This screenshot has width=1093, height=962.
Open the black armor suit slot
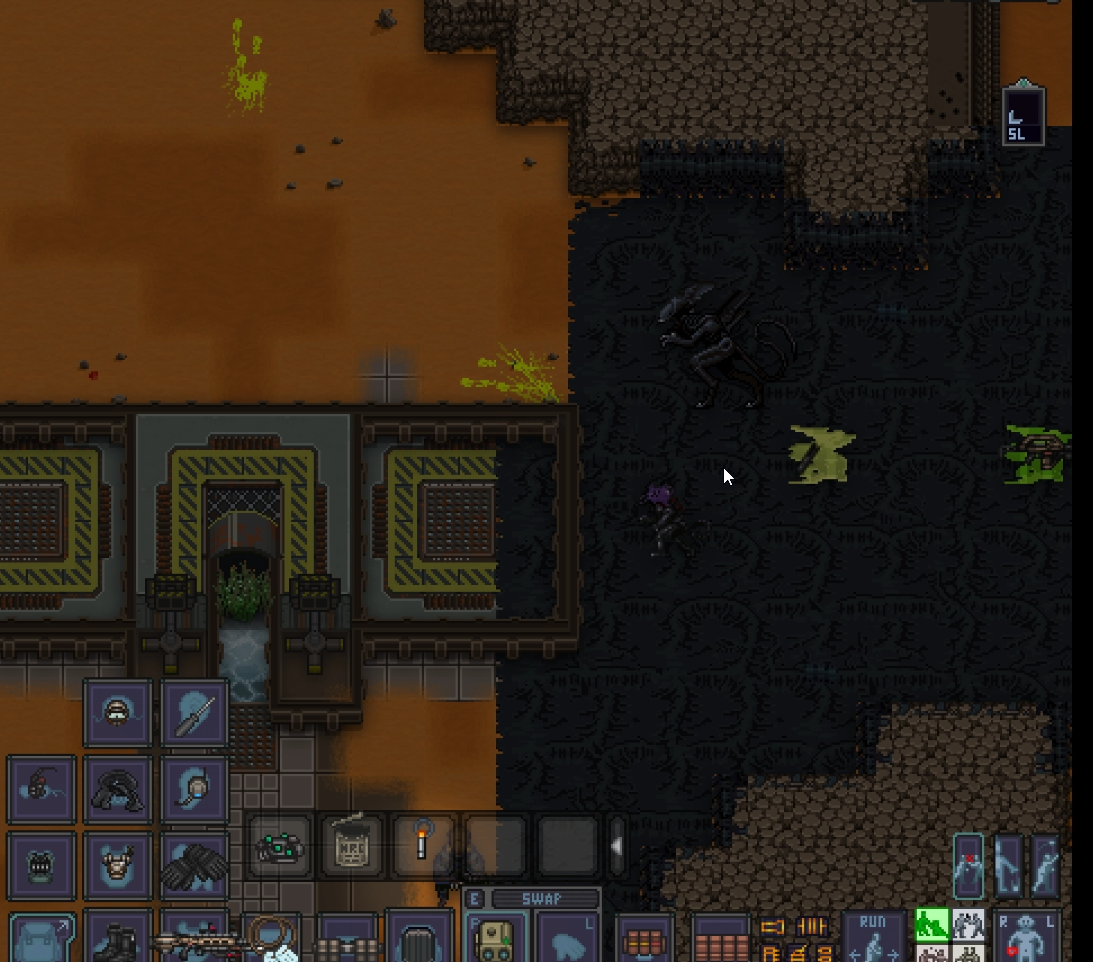(x=117, y=790)
